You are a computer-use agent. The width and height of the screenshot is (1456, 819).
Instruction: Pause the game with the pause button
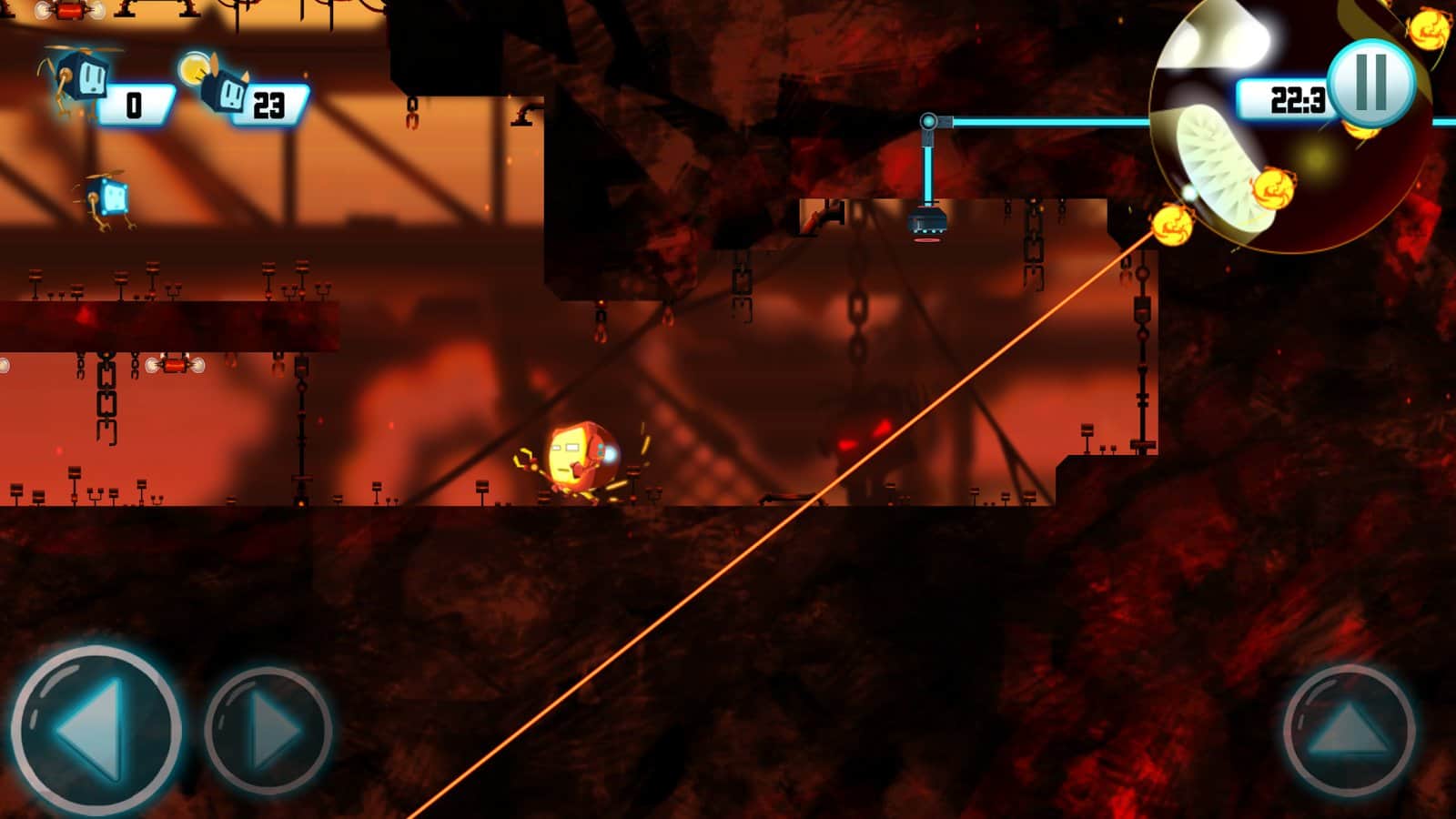(x=1370, y=83)
